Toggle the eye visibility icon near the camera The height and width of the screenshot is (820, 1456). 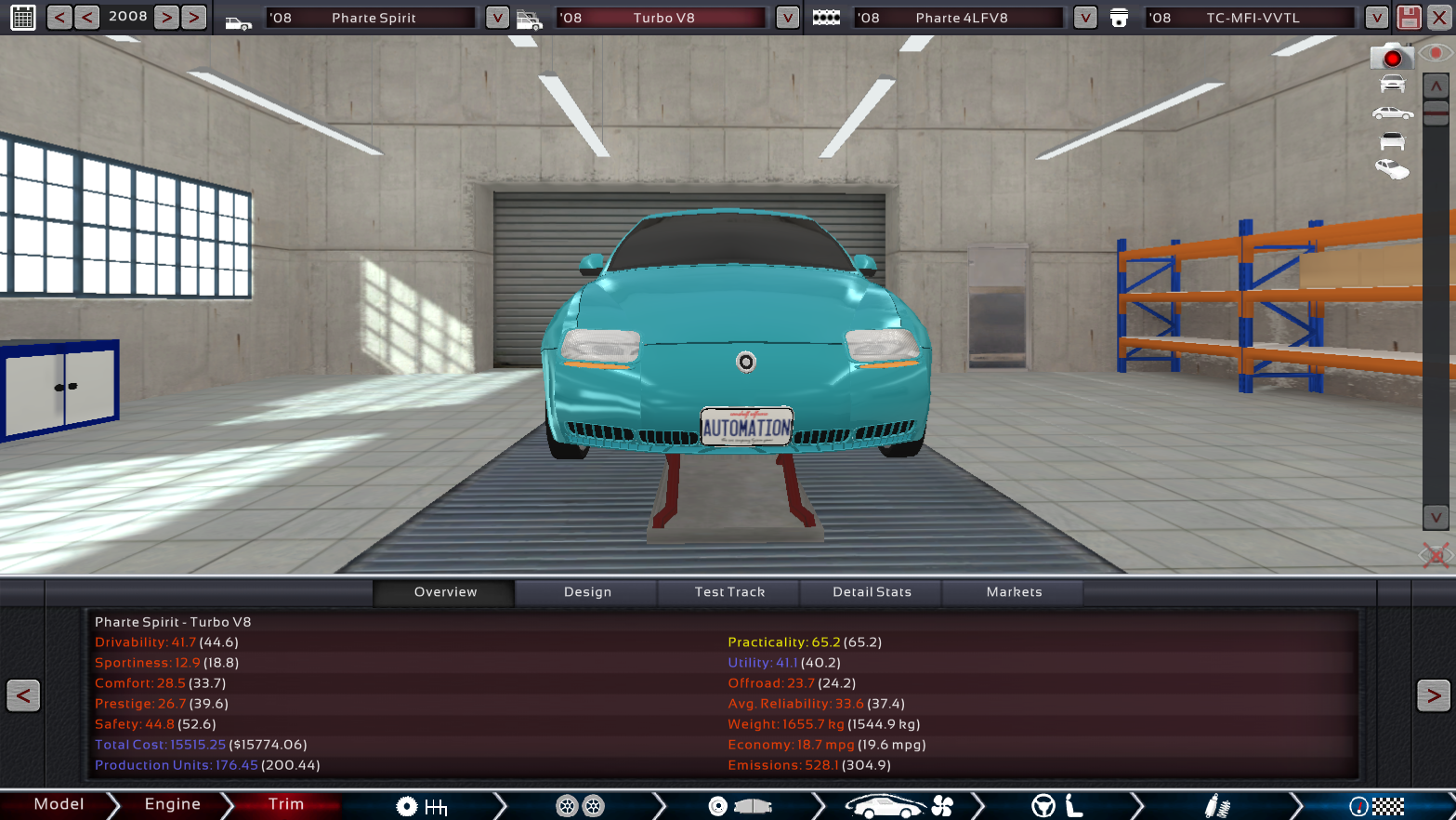click(1436, 53)
